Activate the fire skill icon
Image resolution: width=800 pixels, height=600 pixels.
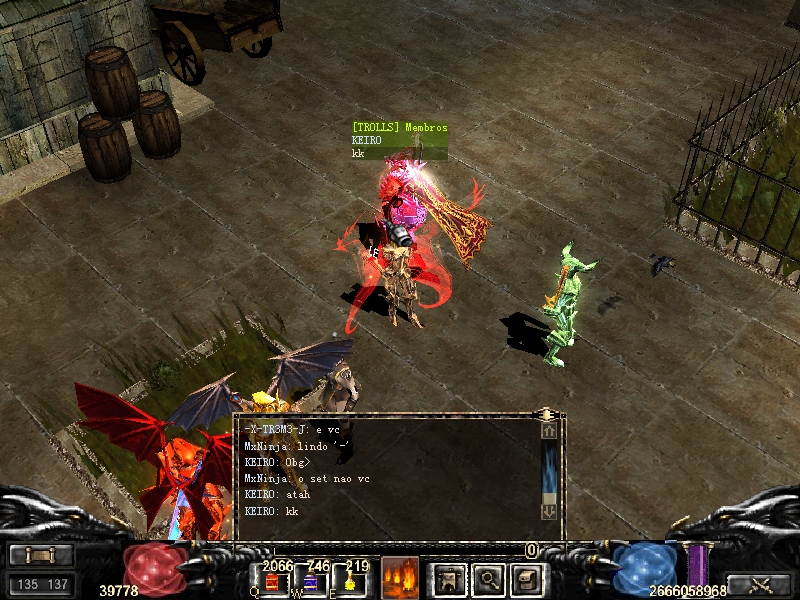tap(400, 577)
